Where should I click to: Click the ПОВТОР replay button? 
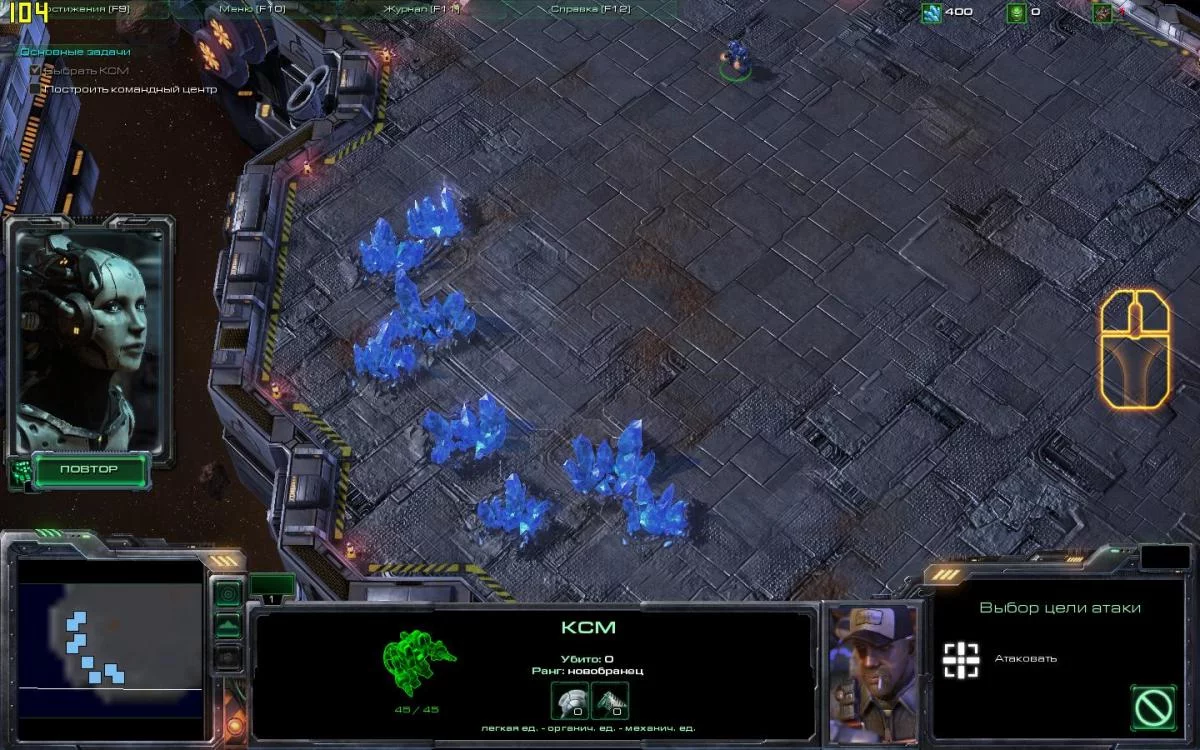click(89, 469)
